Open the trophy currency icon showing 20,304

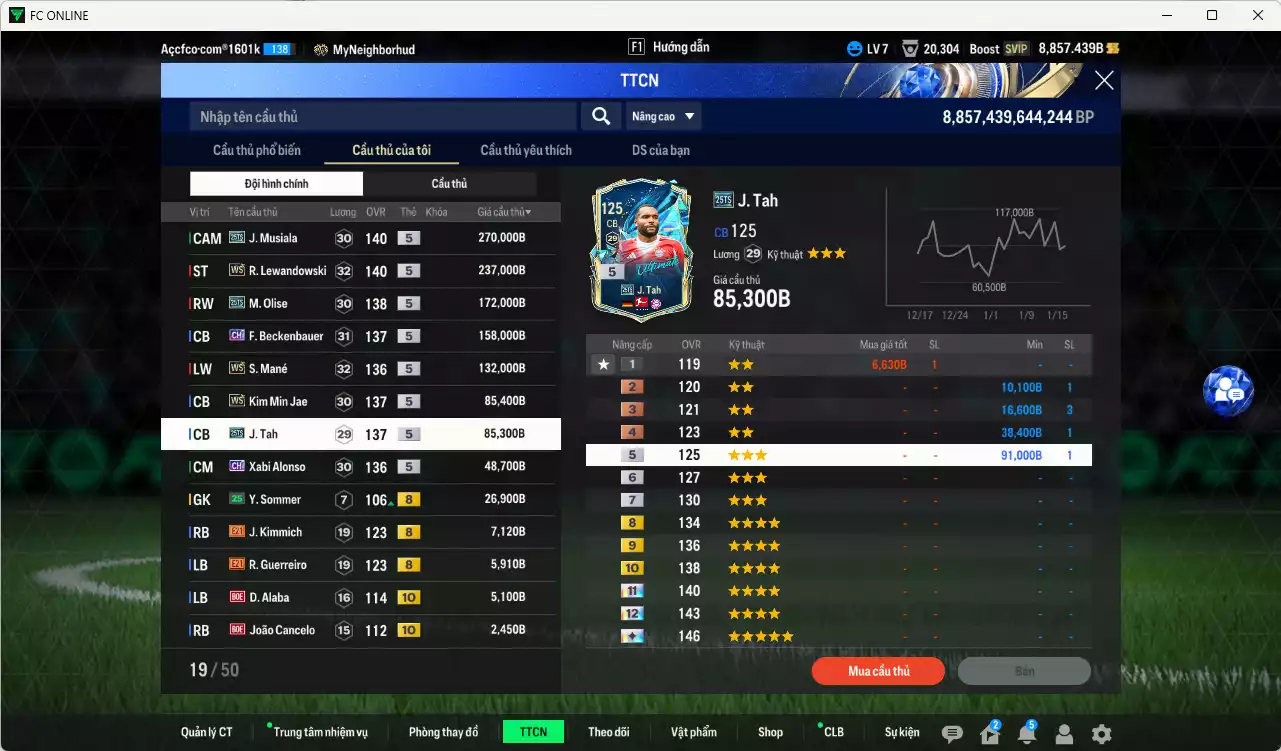pyautogui.click(x=909, y=47)
